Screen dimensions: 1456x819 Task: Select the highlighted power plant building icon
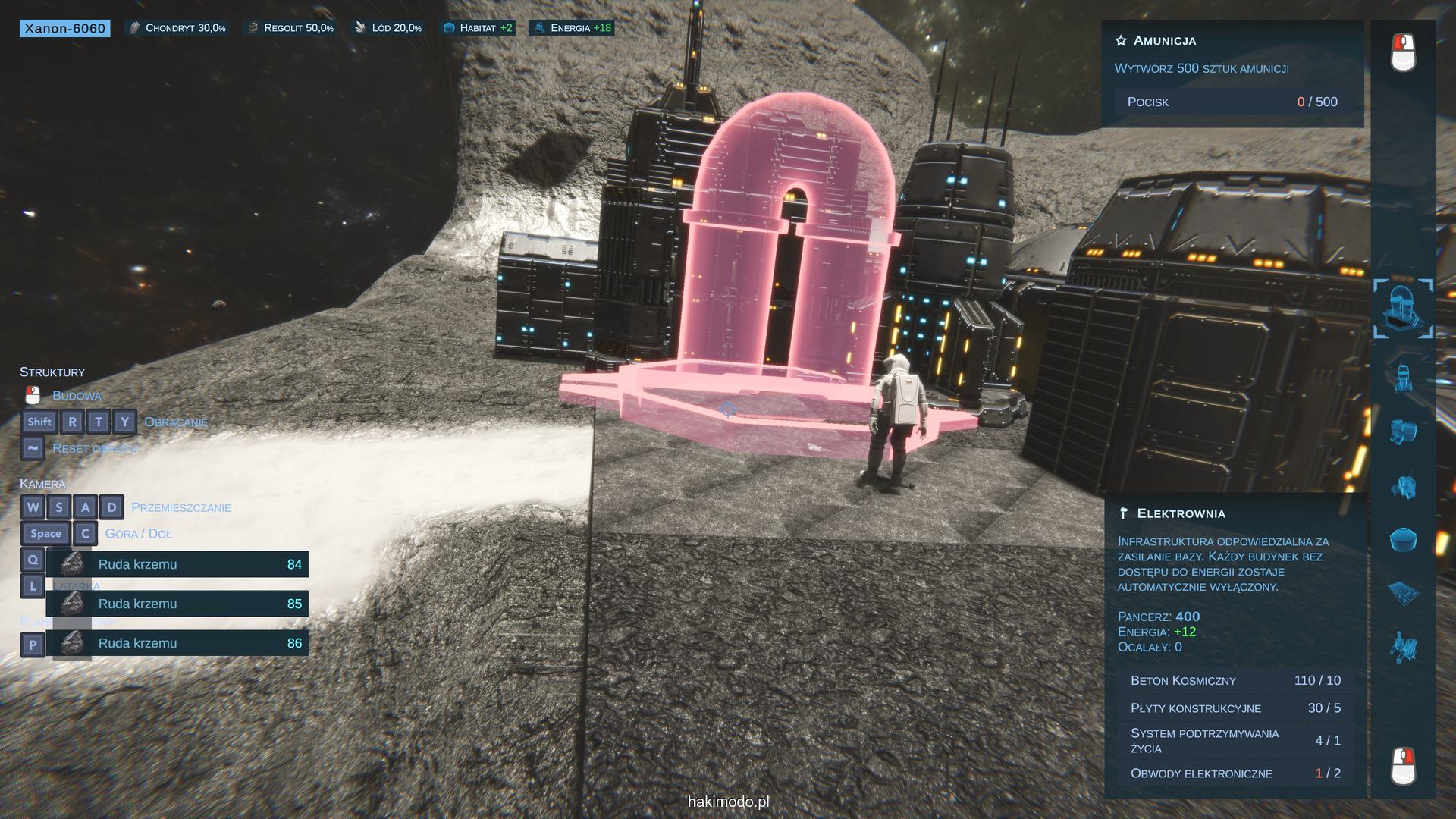point(1403,309)
